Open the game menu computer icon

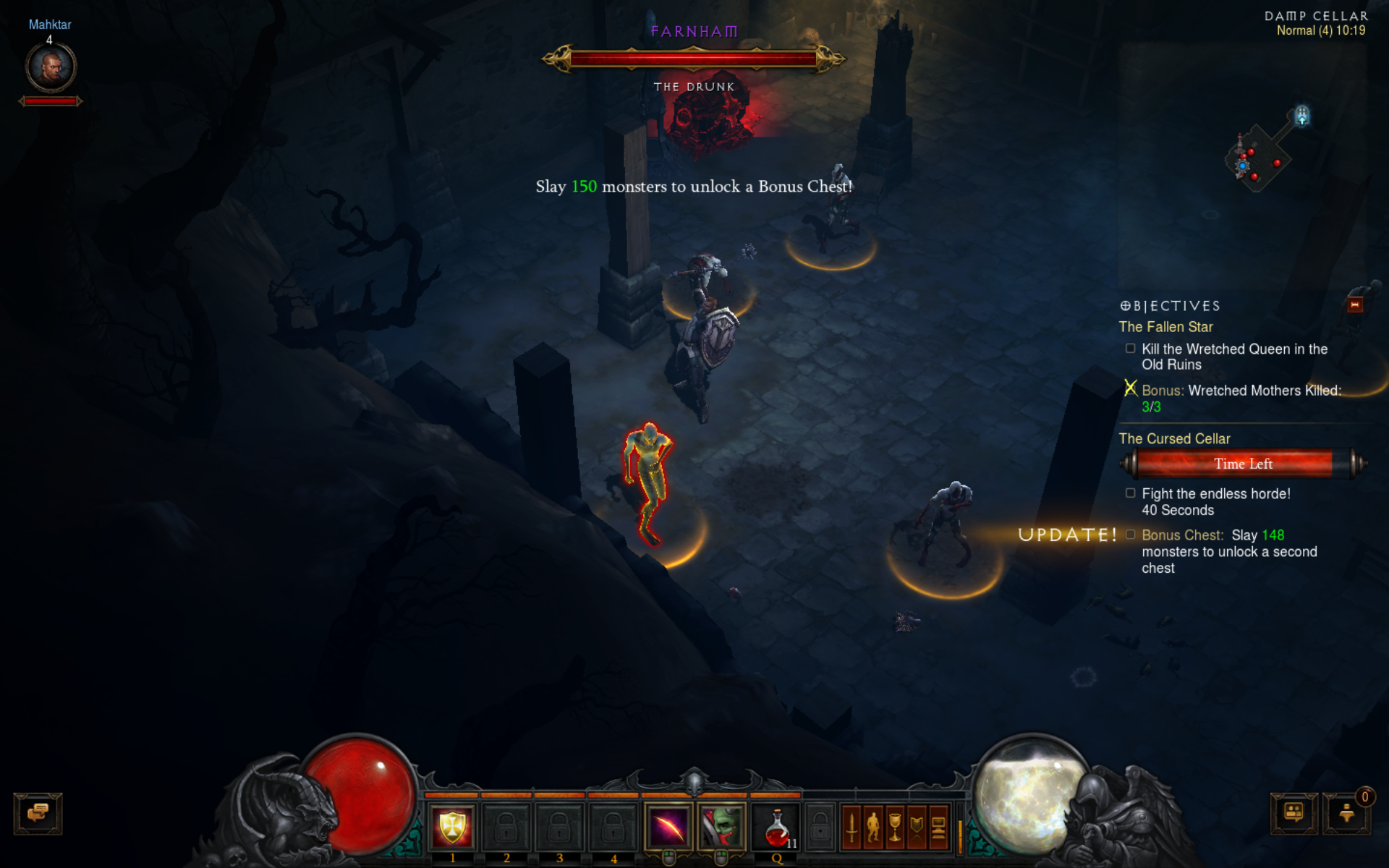[x=938, y=827]
